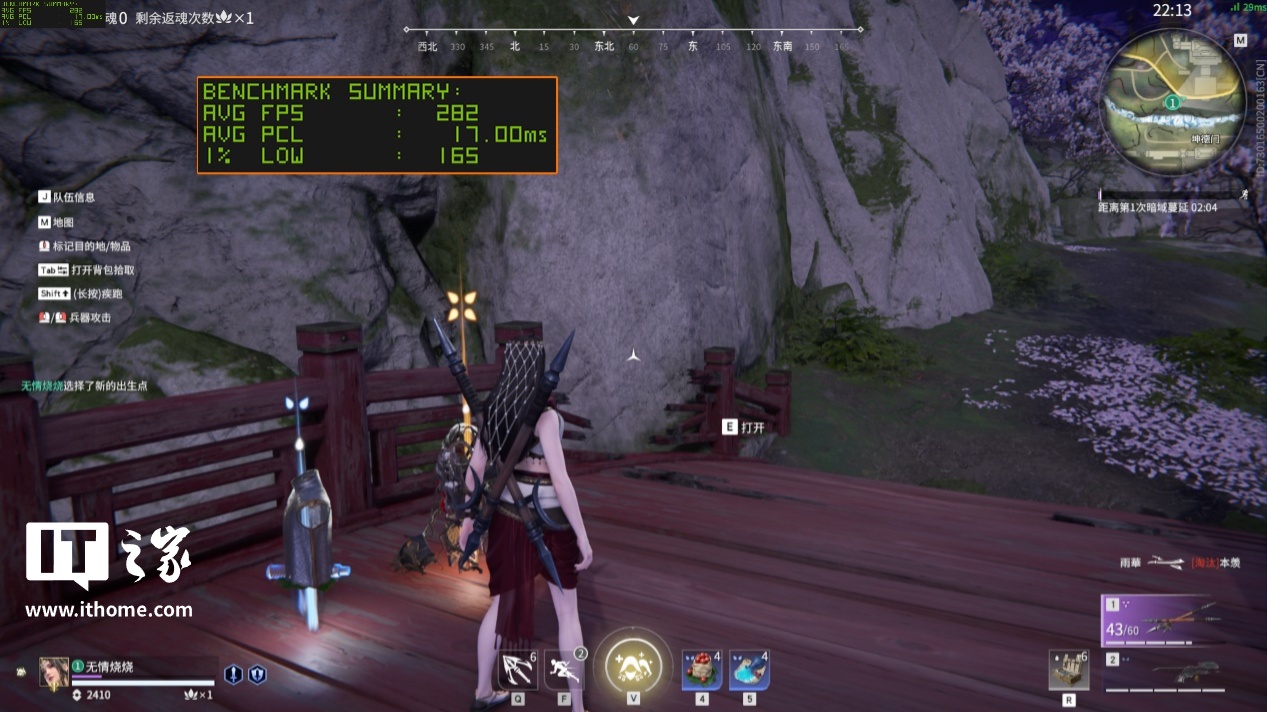Activate the grappling hook skill
The width and height of the screenshot is (1267, 712).
click(518, 670)
